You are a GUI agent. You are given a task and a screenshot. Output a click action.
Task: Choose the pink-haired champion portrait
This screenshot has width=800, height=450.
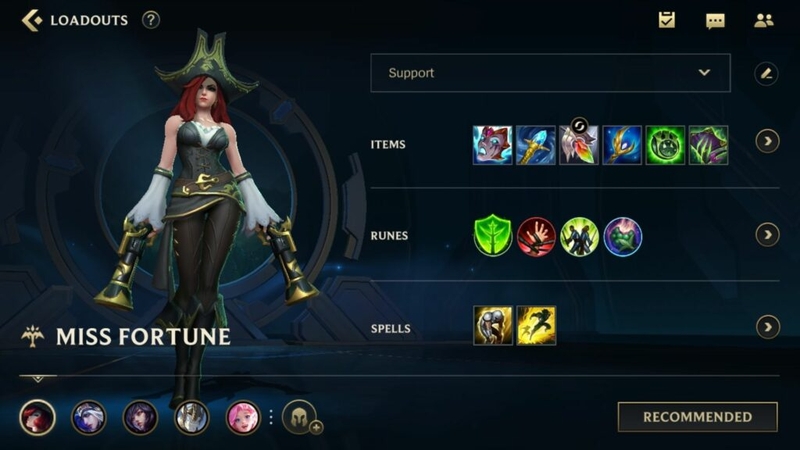[243, 417]
